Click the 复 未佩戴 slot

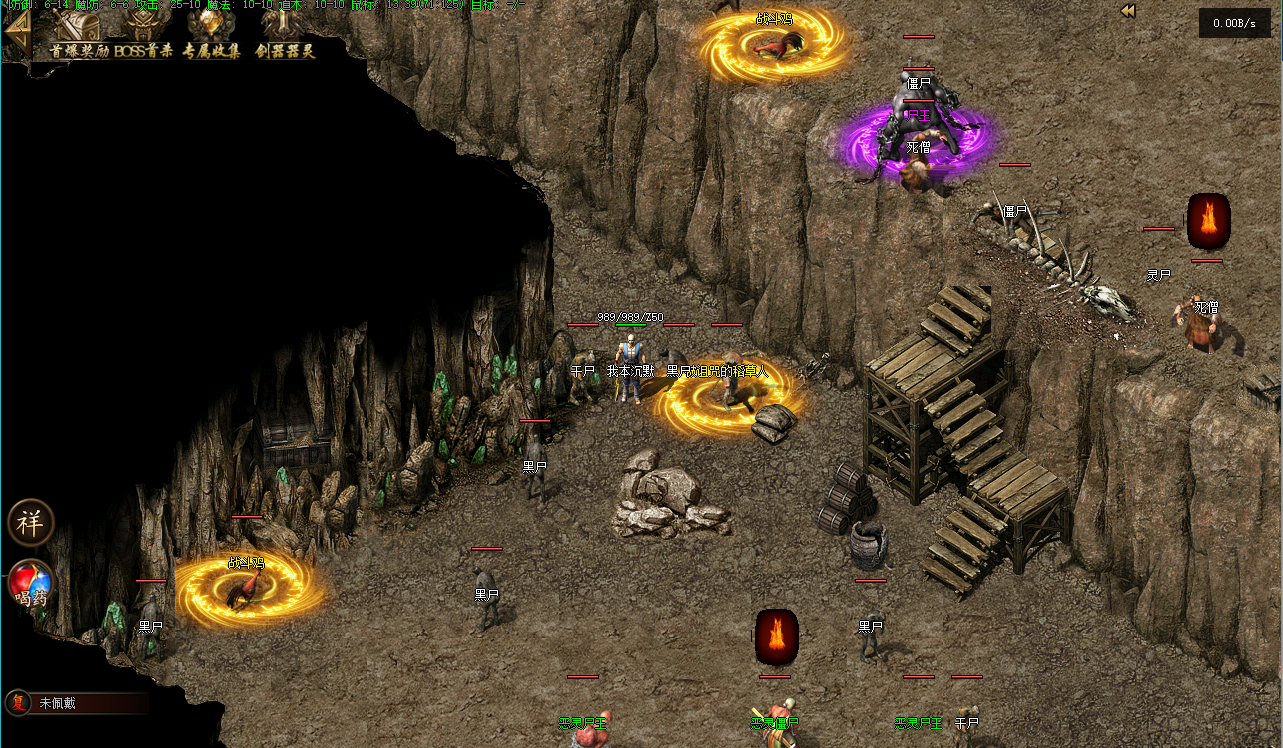click(75, 703)
